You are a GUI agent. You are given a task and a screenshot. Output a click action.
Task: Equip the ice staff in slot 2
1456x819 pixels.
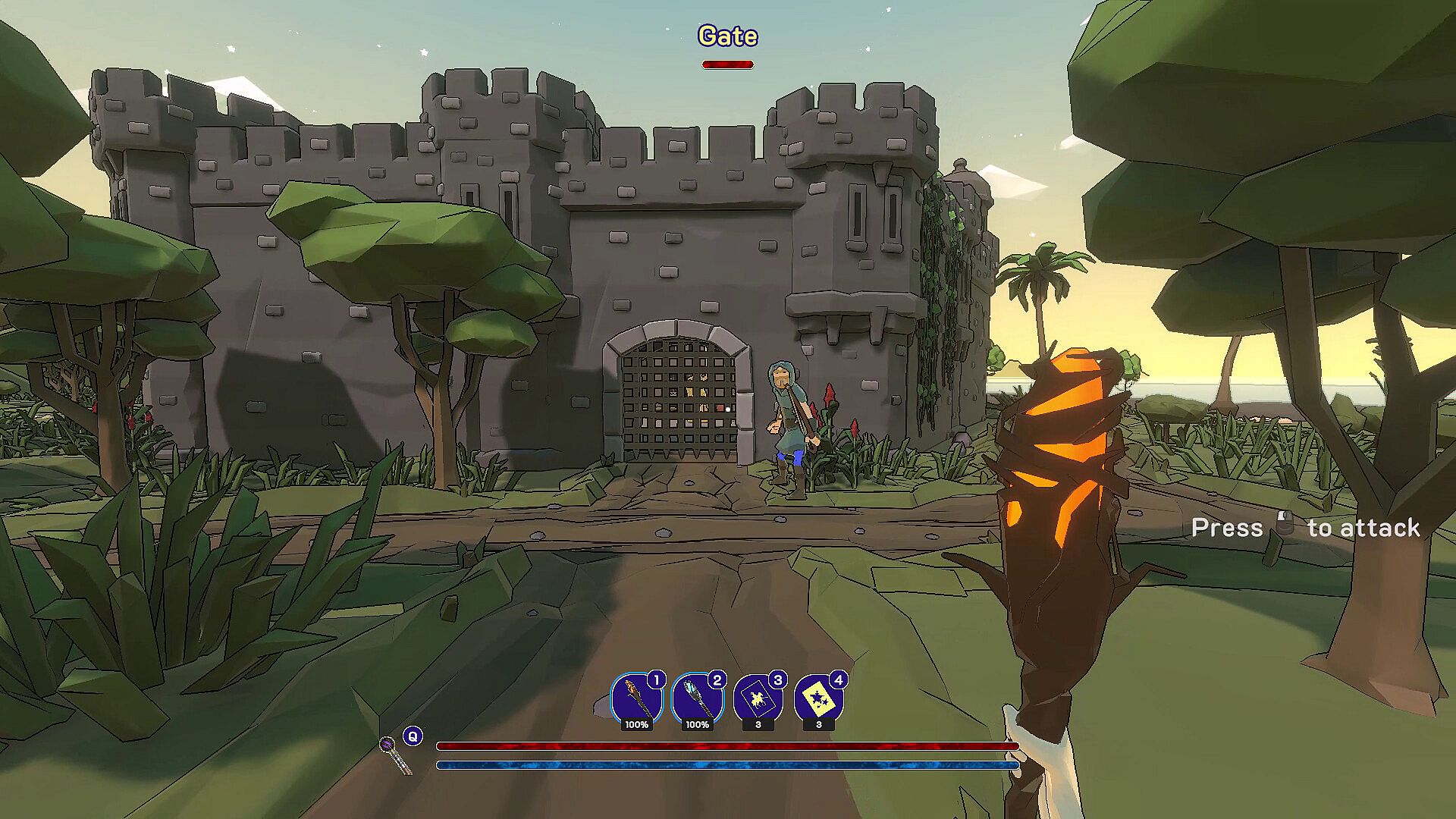click(696, 699)
